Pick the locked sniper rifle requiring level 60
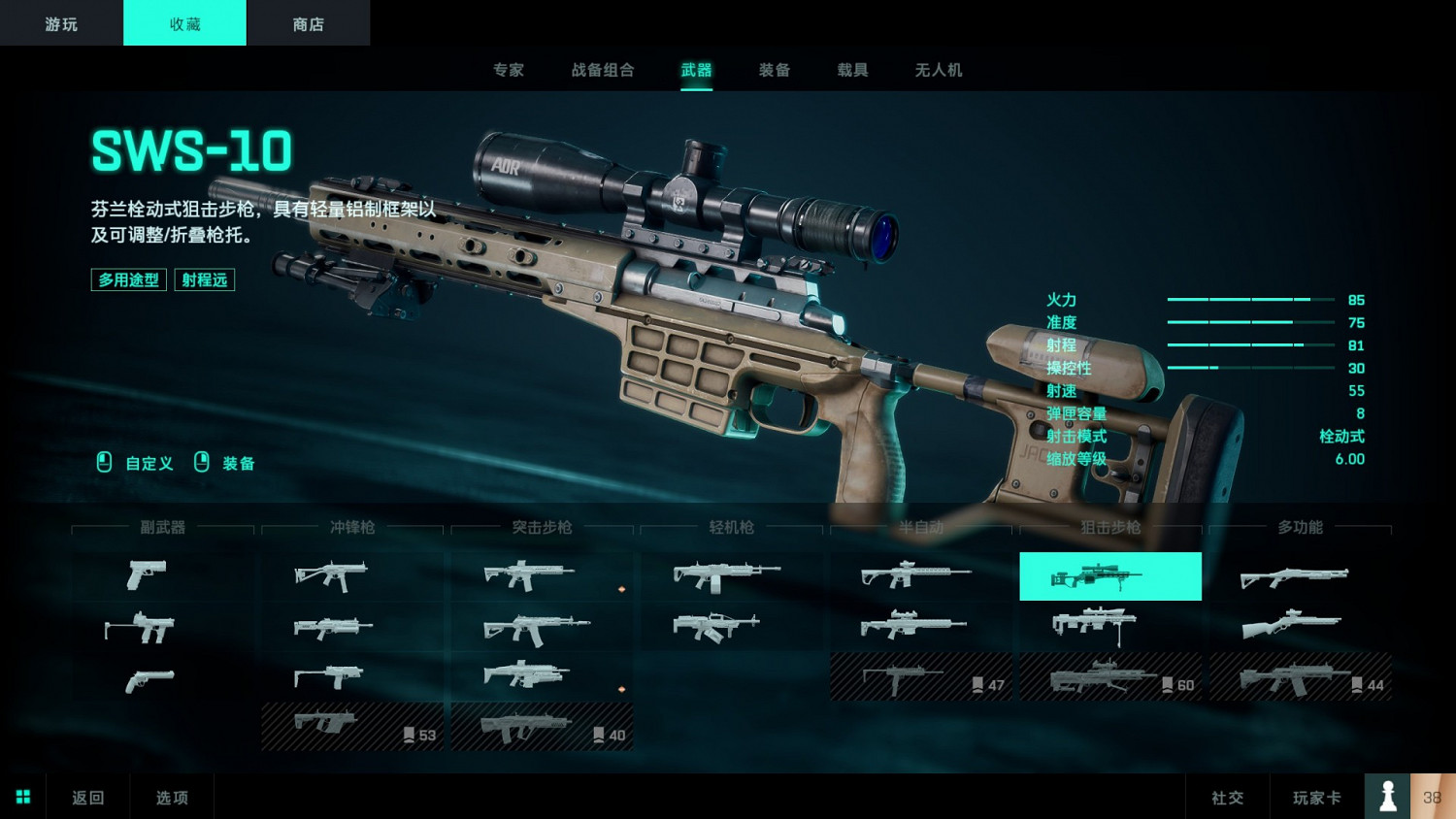The height and width of the screenshot is (819, 1456). 1109,677
